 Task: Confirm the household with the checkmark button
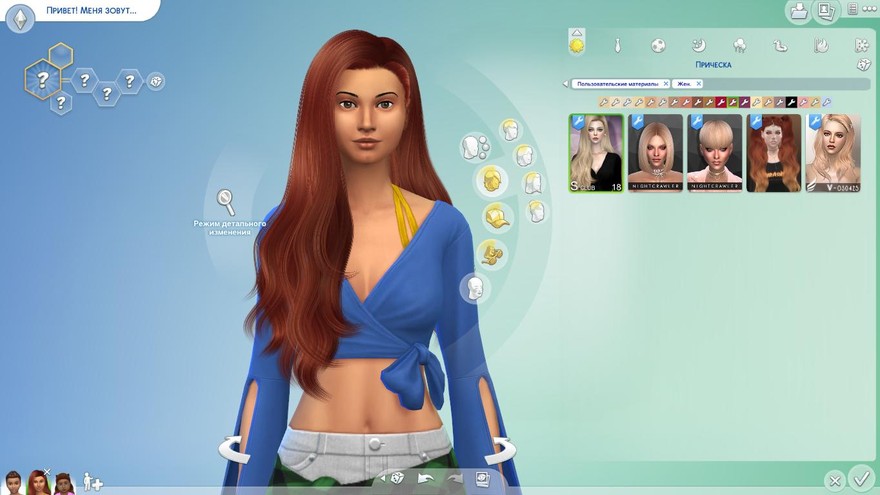coord(860,478)
